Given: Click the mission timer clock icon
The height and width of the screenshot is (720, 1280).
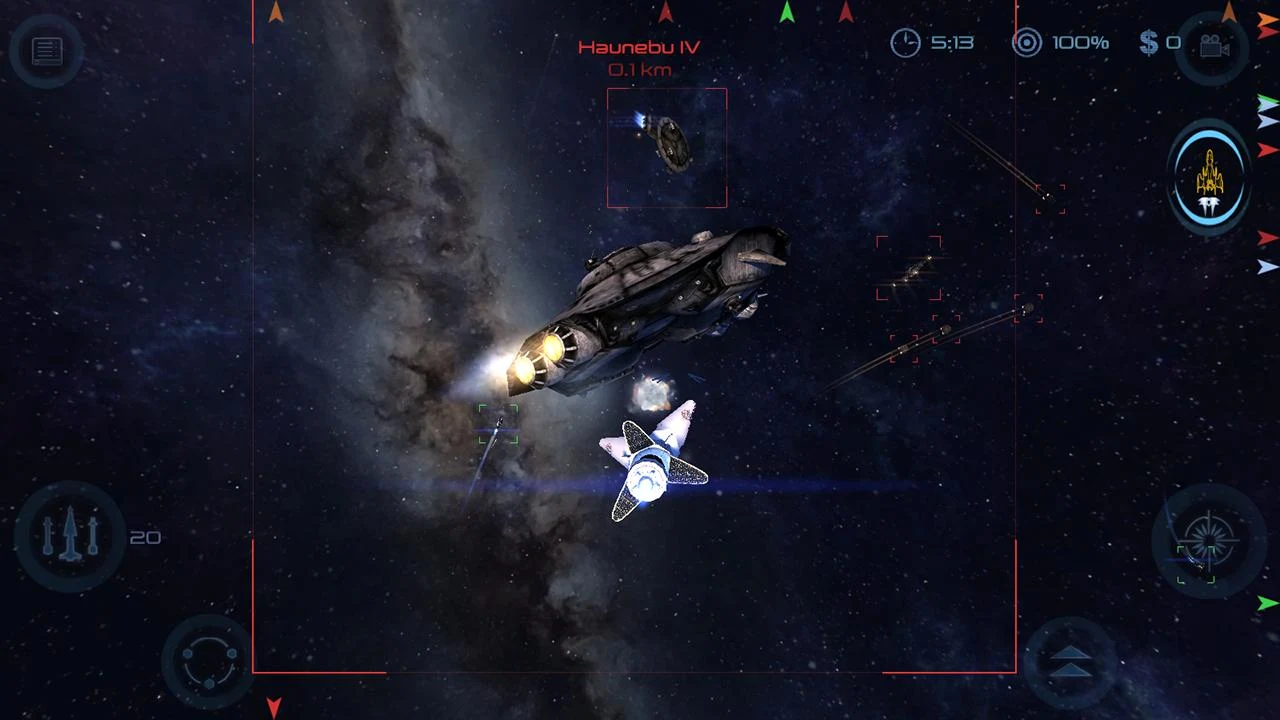Looking at the screenshot, I should 906,43.
